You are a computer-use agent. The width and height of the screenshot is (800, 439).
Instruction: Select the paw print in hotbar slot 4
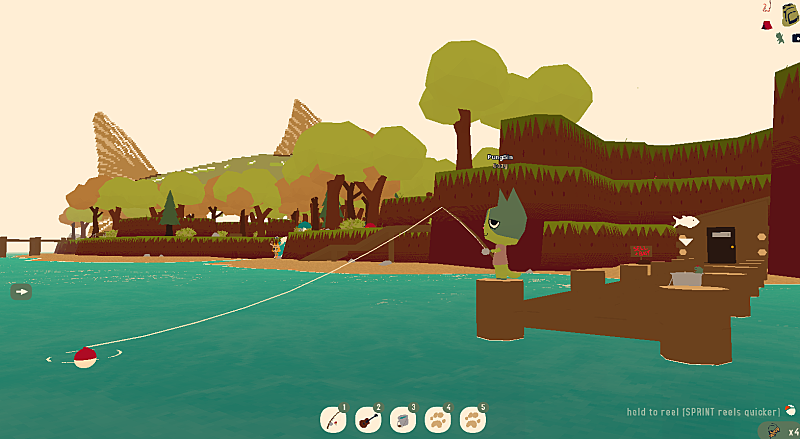click(438, 420)
